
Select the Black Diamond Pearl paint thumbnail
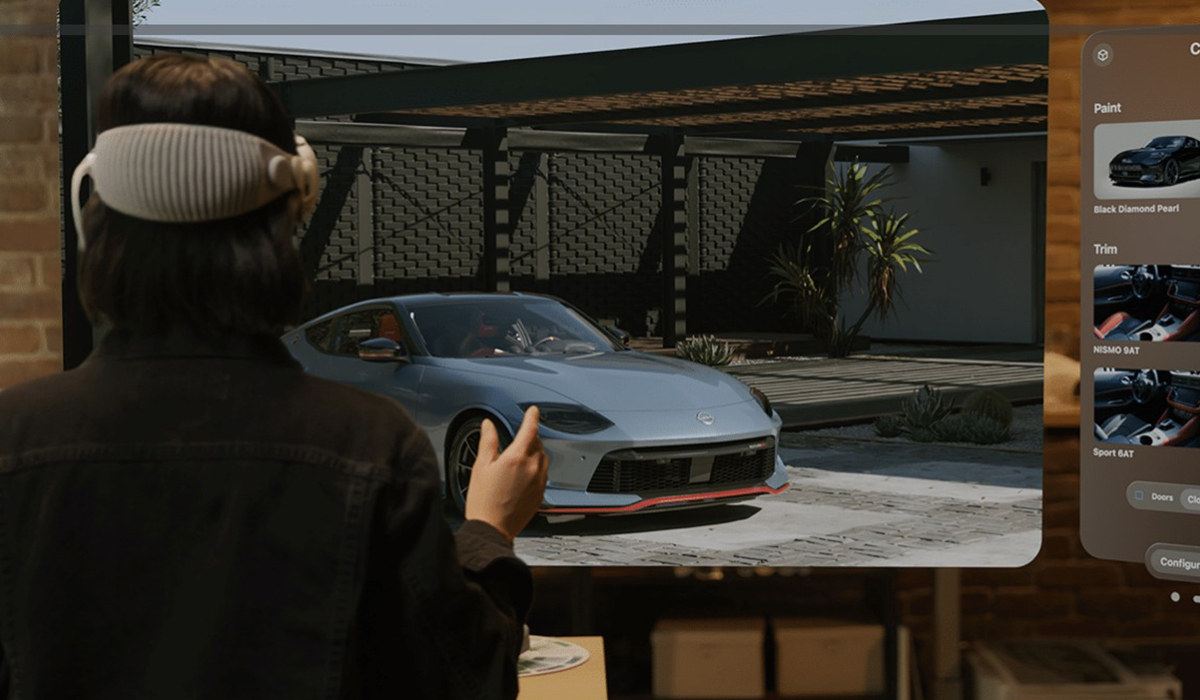click(1147, 160)
